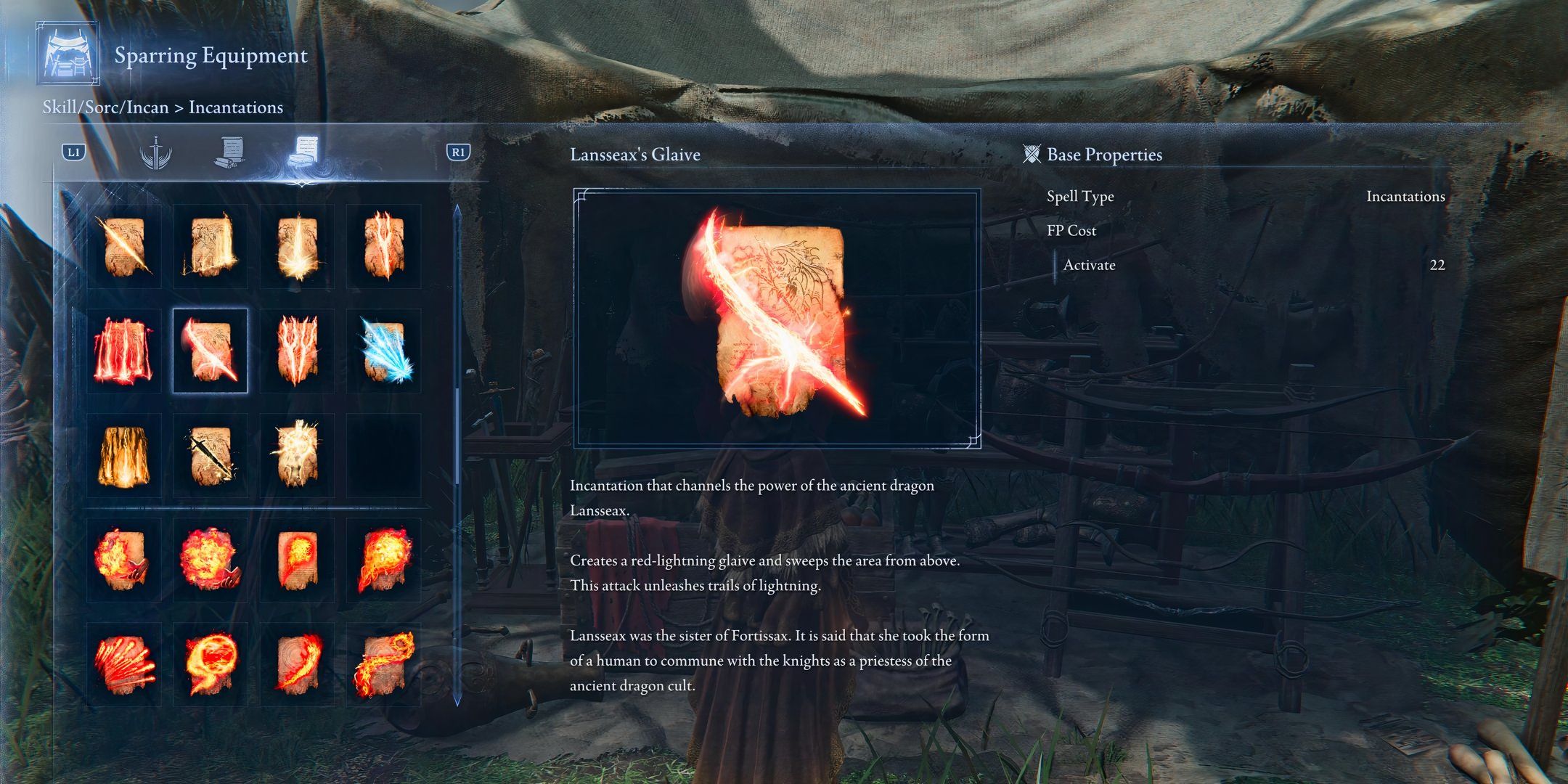Select the golden flame curtain incantation
Screen dimensions: 1568x784
pos(124,456)
